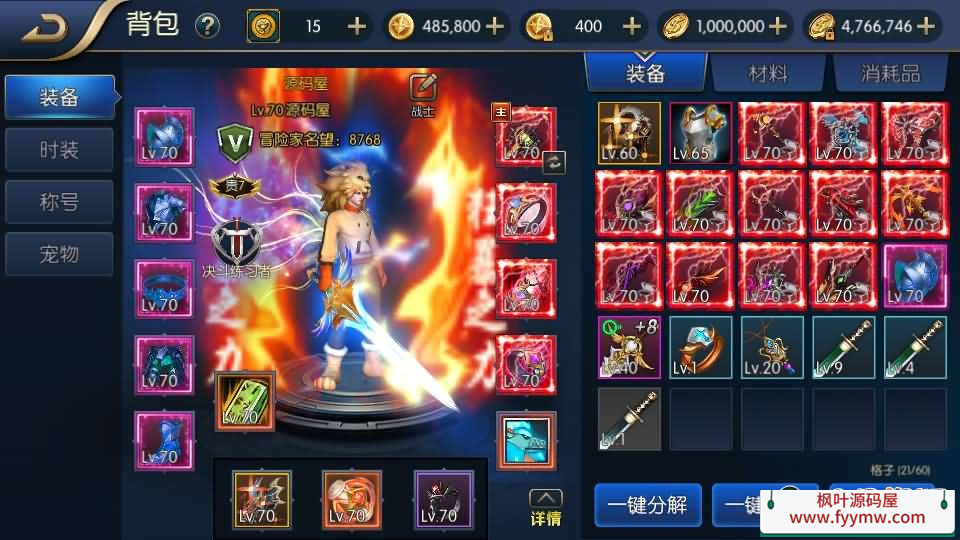The height and width of the screenshot is (540, 960).
Task: Open the edit pencil icon above 战士
Action: [x=423, y=87]
